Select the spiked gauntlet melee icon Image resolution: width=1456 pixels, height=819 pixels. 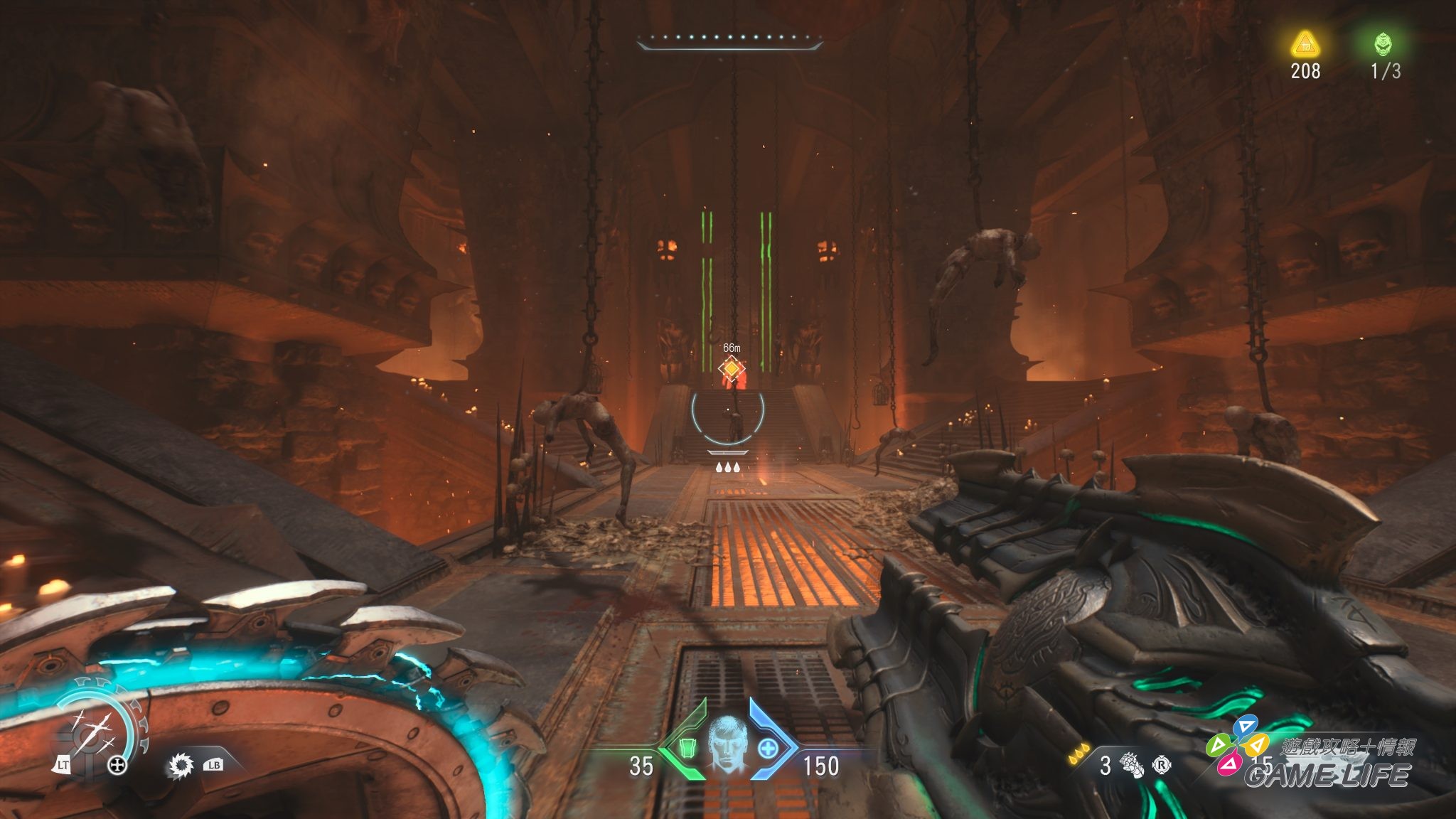1132,766
